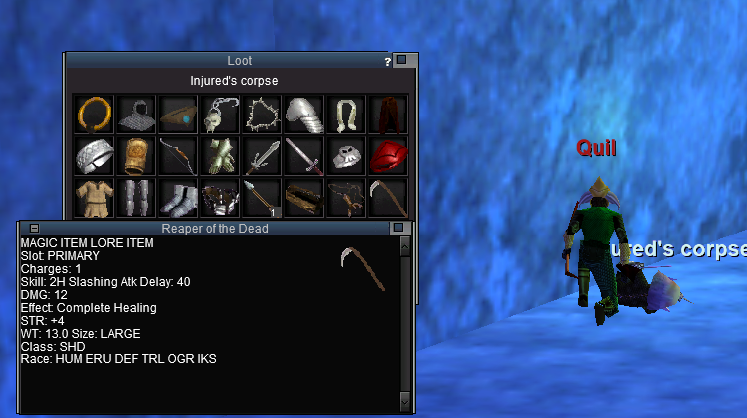Loot the tan cloth tunic
This screenshot has width=747, height=418.
click(93, 197)
